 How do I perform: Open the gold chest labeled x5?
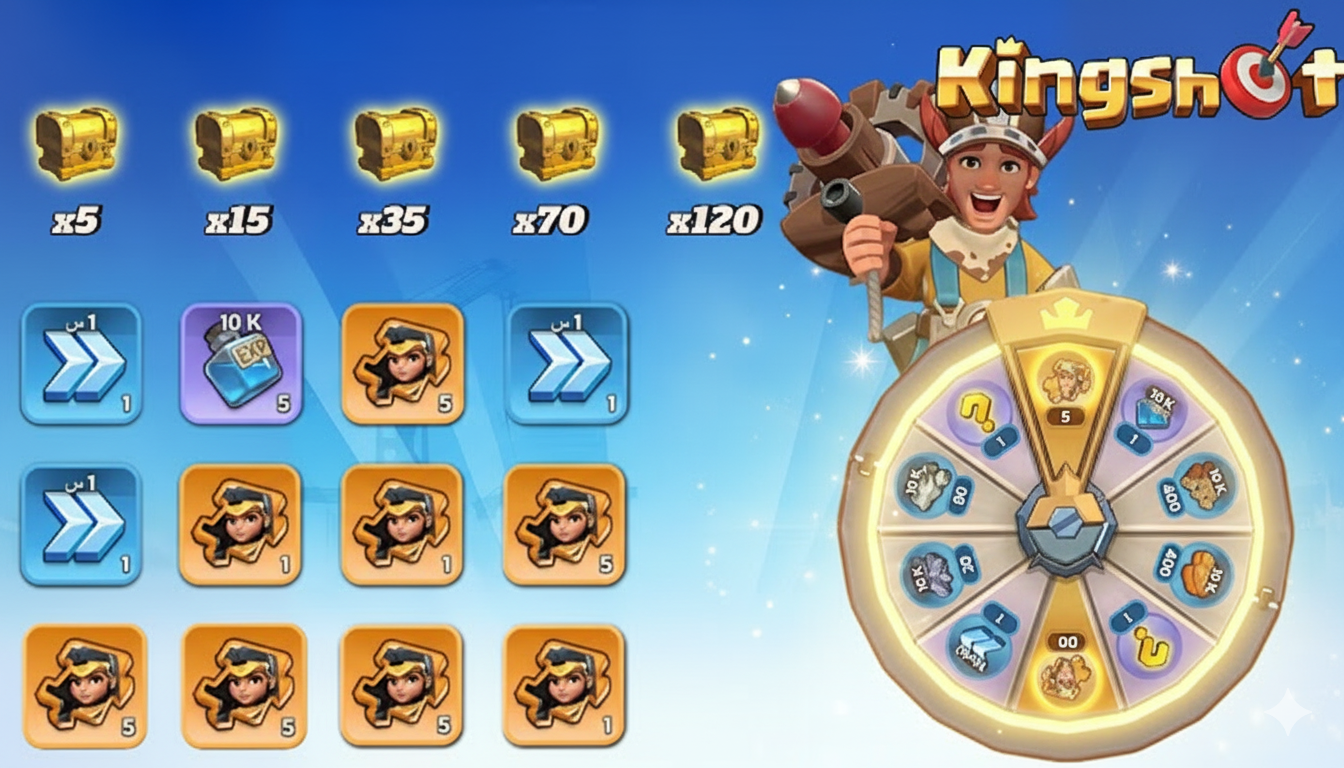tap(76, 144)
